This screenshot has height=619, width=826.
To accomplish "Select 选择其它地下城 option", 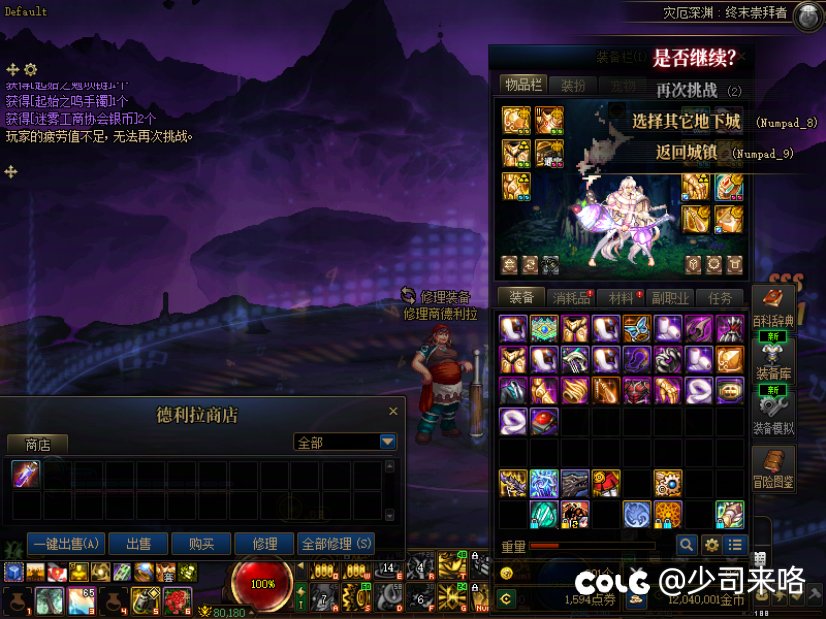I will (686, 122).
